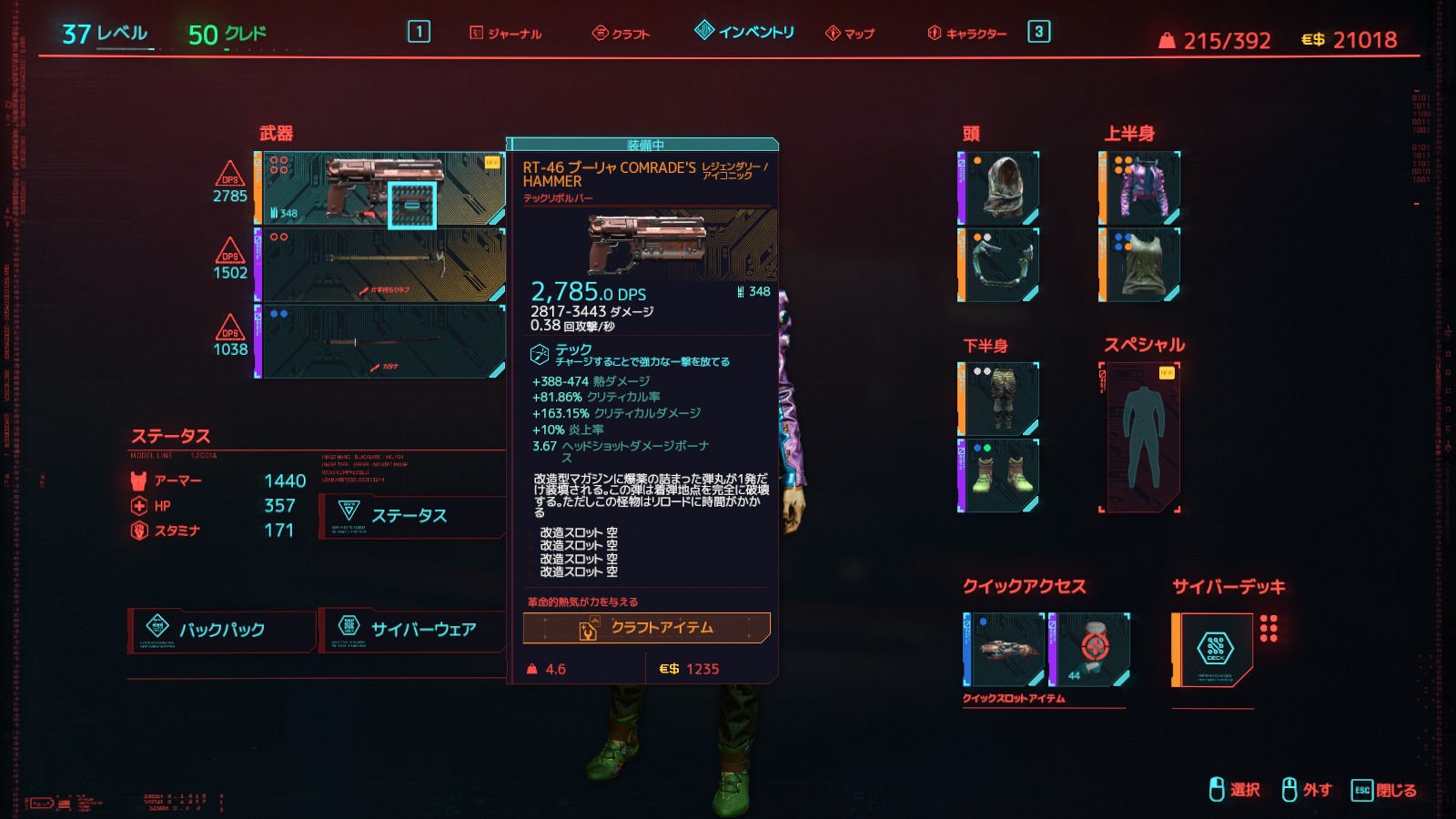Viewport: 1456px width, 819px height.
Task: Open the サイバーデッキ slot
Action: click(x=1214, y=649)
